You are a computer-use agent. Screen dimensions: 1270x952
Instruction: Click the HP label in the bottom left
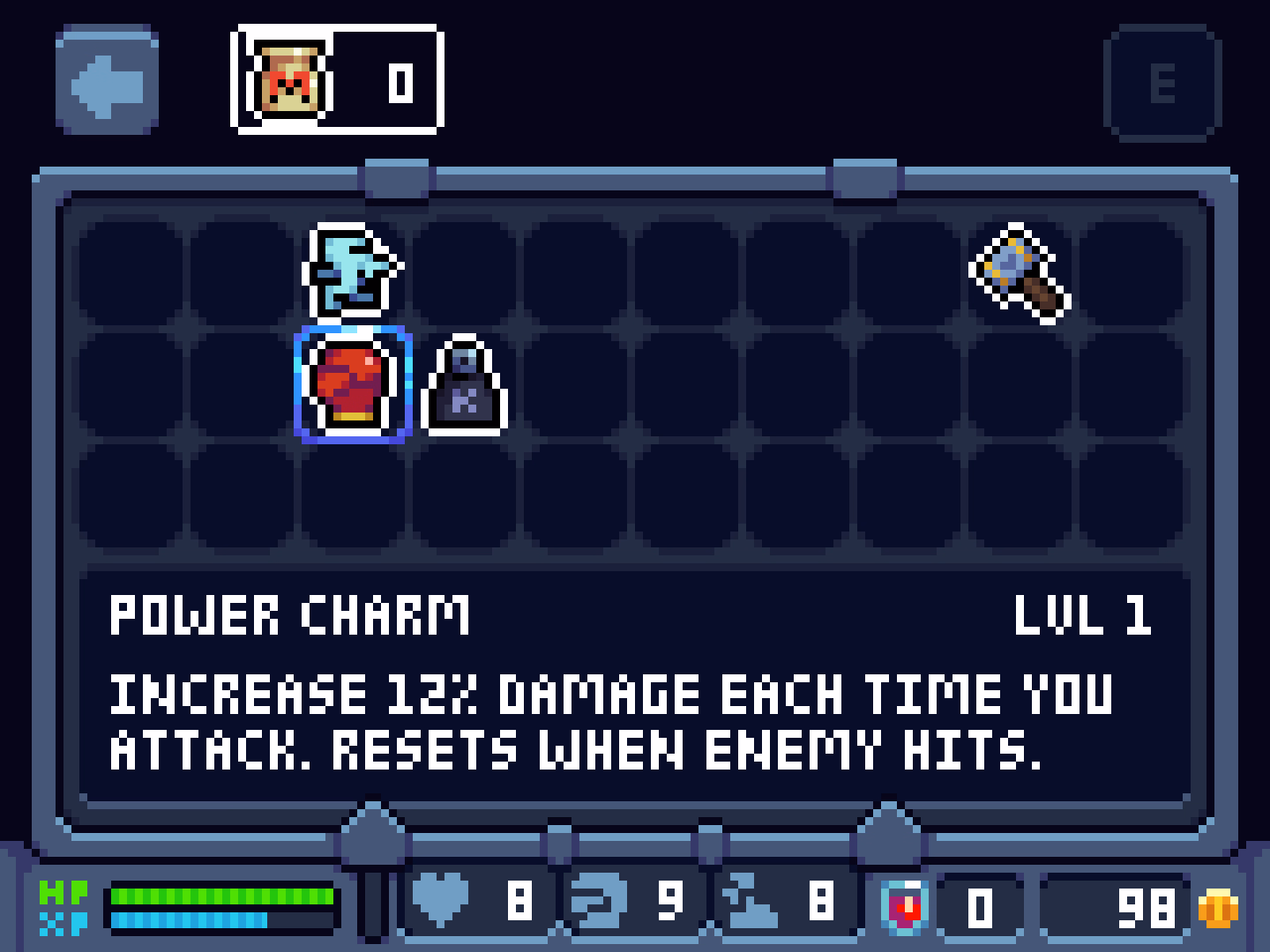pos(62,894)
